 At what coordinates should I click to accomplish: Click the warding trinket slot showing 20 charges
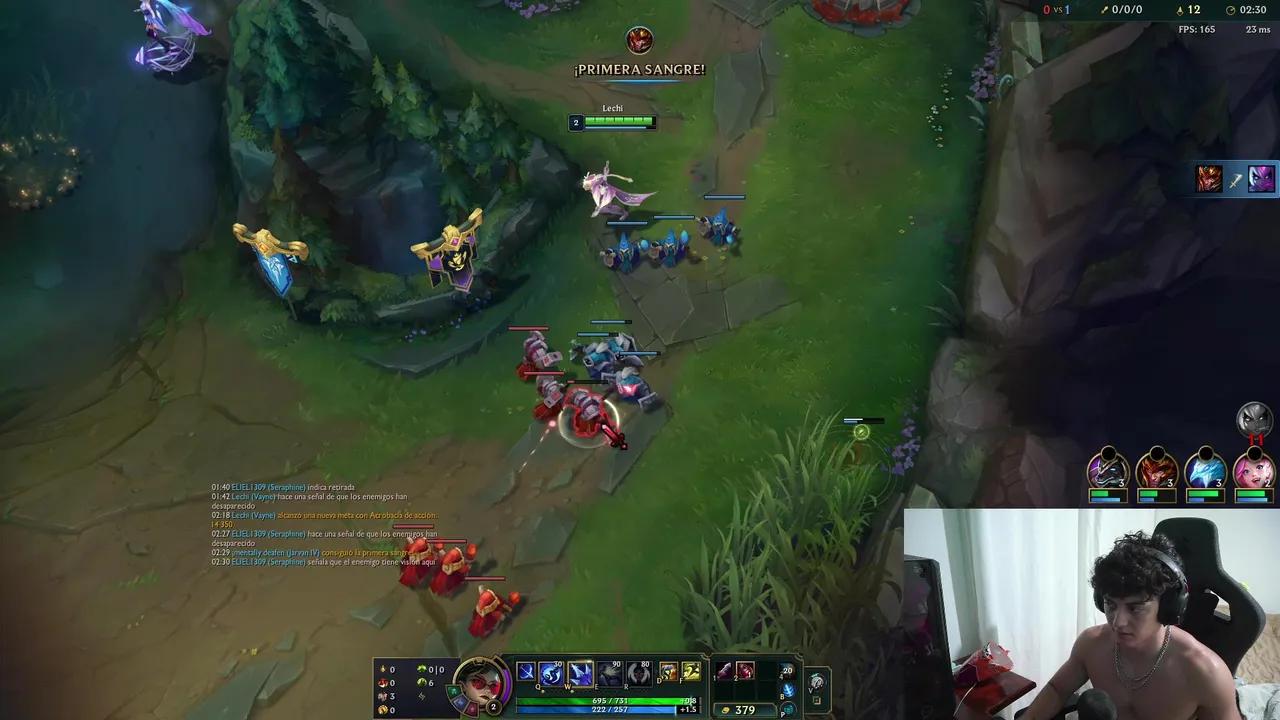(786, 671)
